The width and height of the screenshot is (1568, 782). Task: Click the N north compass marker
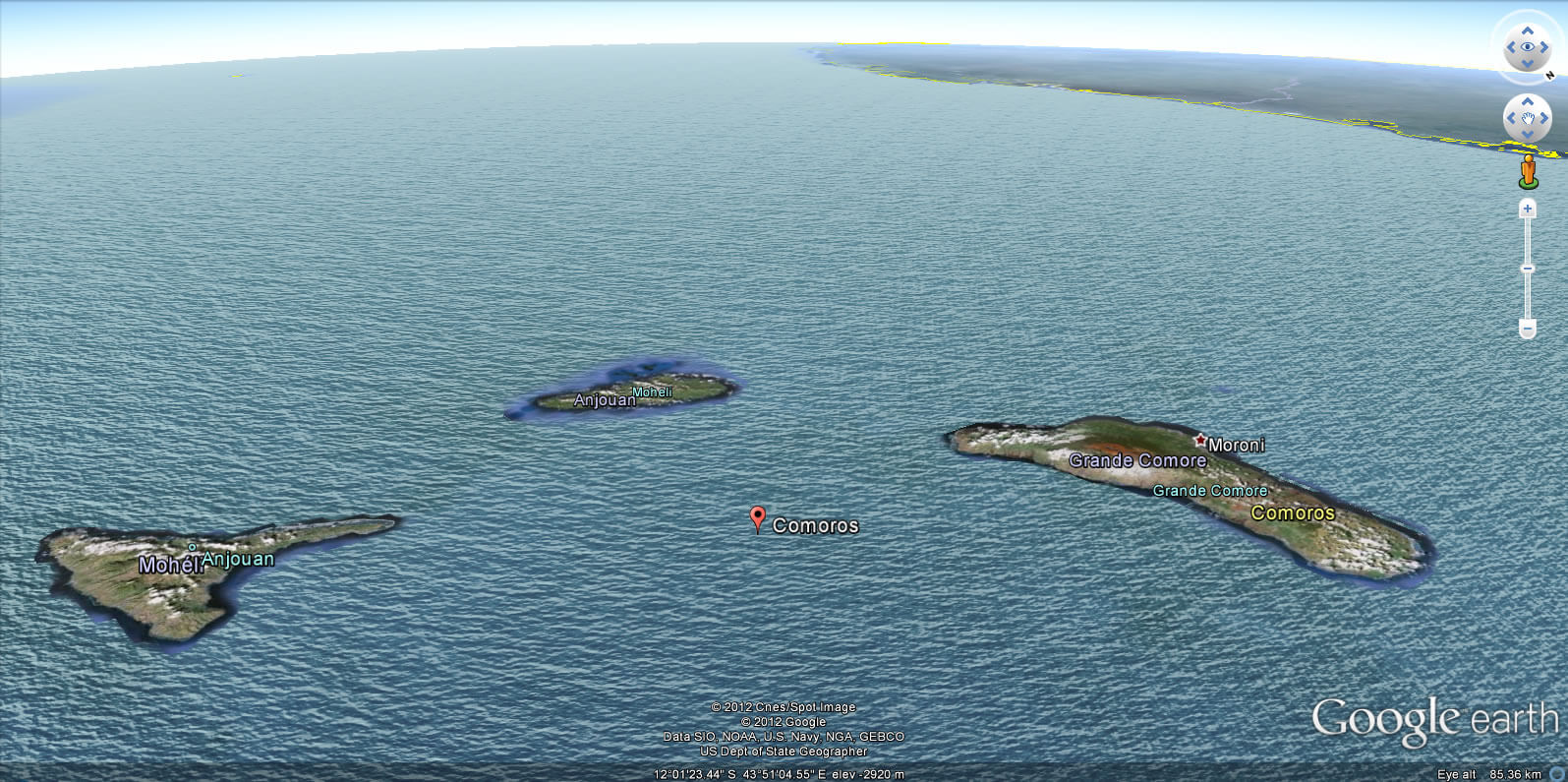coord(1550,75)
